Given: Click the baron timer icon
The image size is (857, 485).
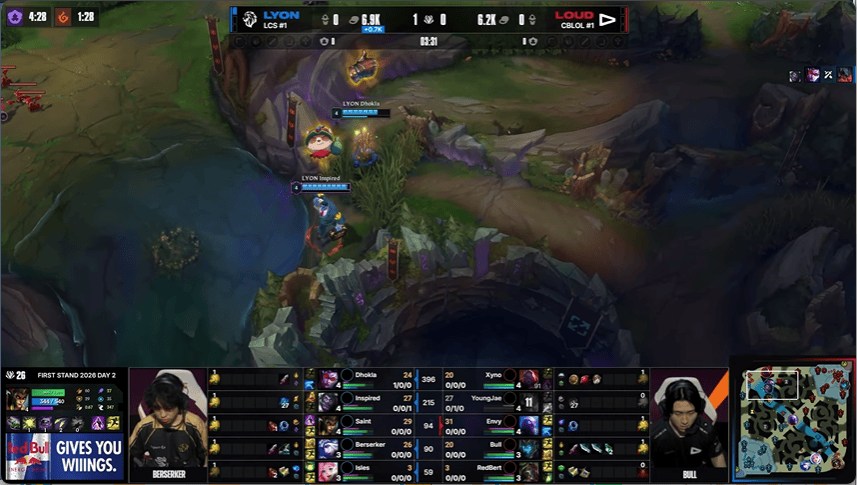Looking at the screenshot, I should tap(14, 17).
